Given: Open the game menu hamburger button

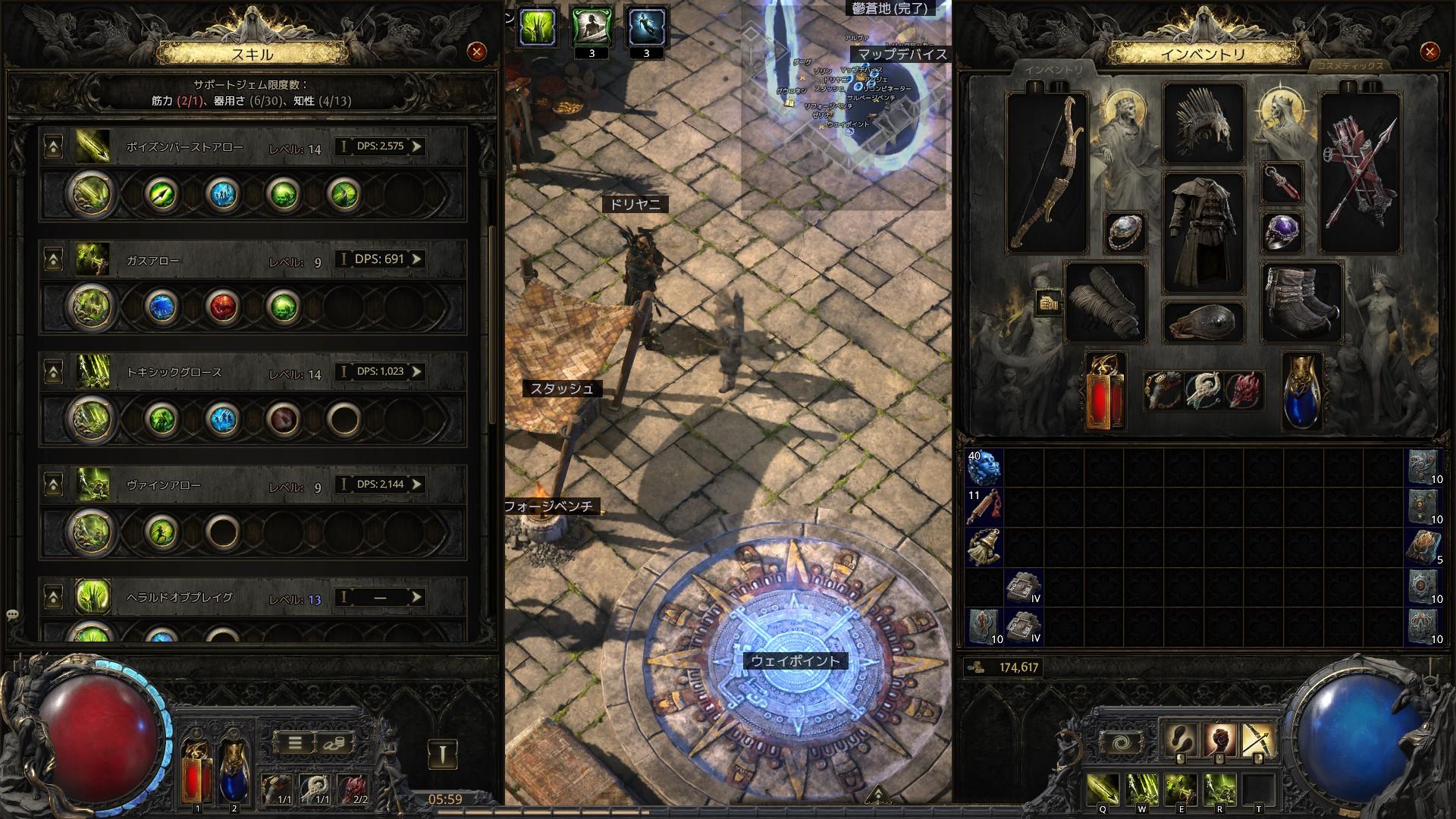Looking at the screenshot, I should (295, 743).
